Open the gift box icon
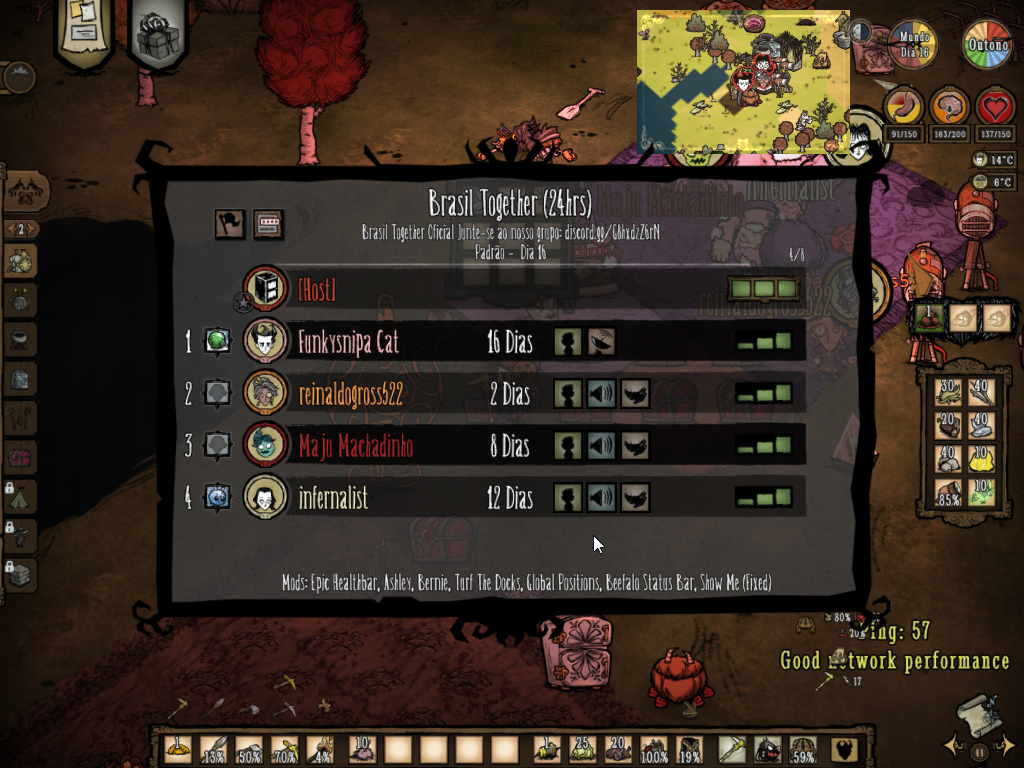1024x768 pixels. 158,36
